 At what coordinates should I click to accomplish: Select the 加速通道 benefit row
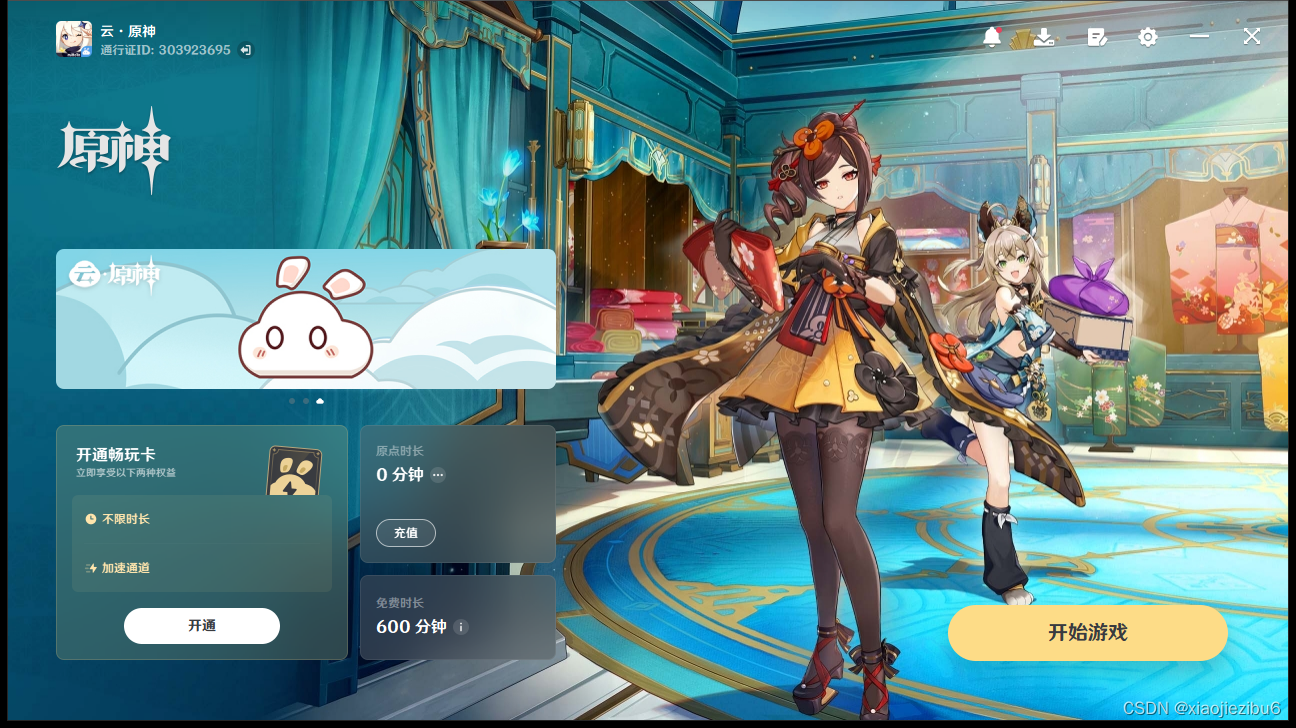tap(202, 568)
